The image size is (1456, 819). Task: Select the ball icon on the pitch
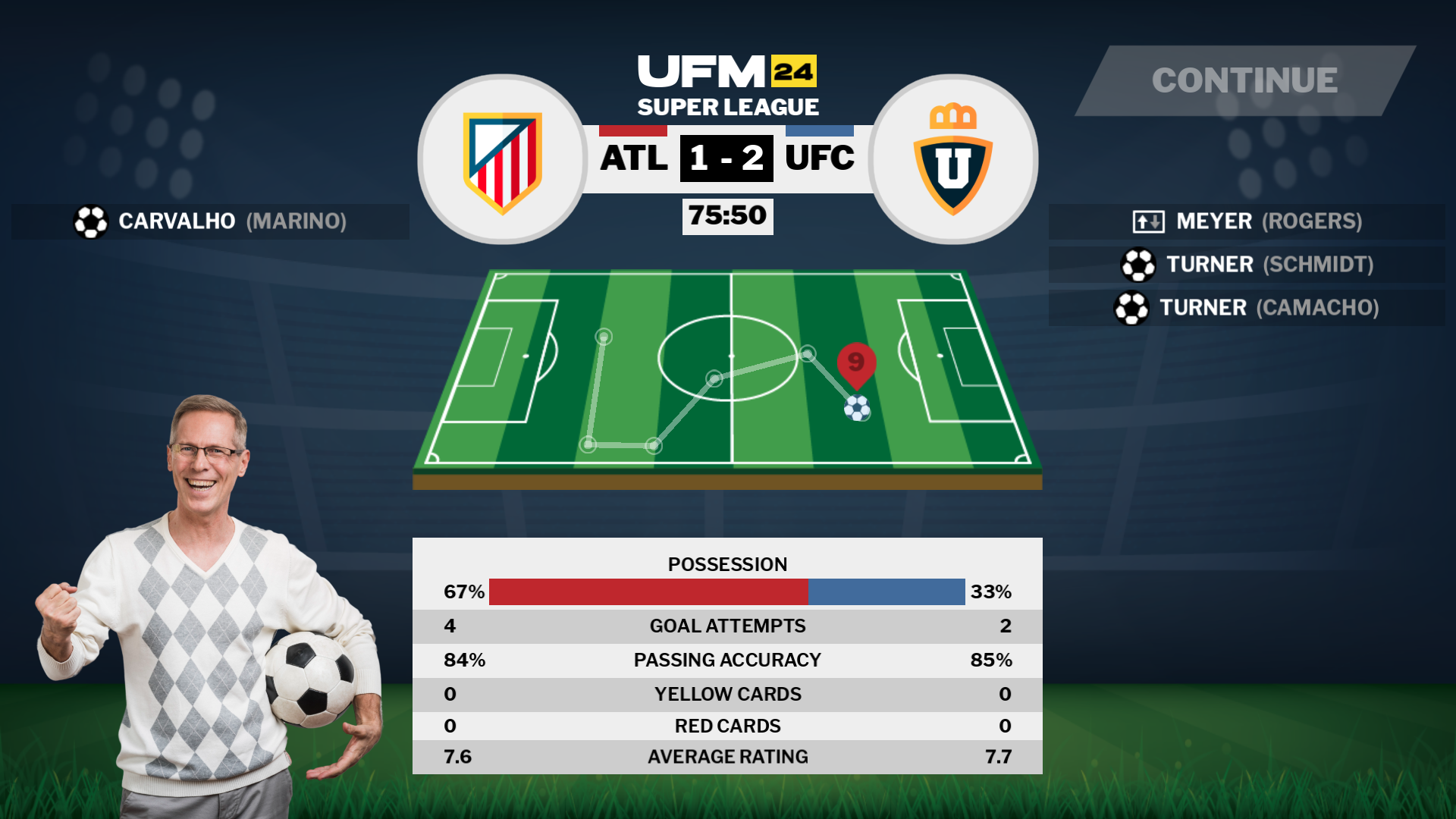pos(857,408)
